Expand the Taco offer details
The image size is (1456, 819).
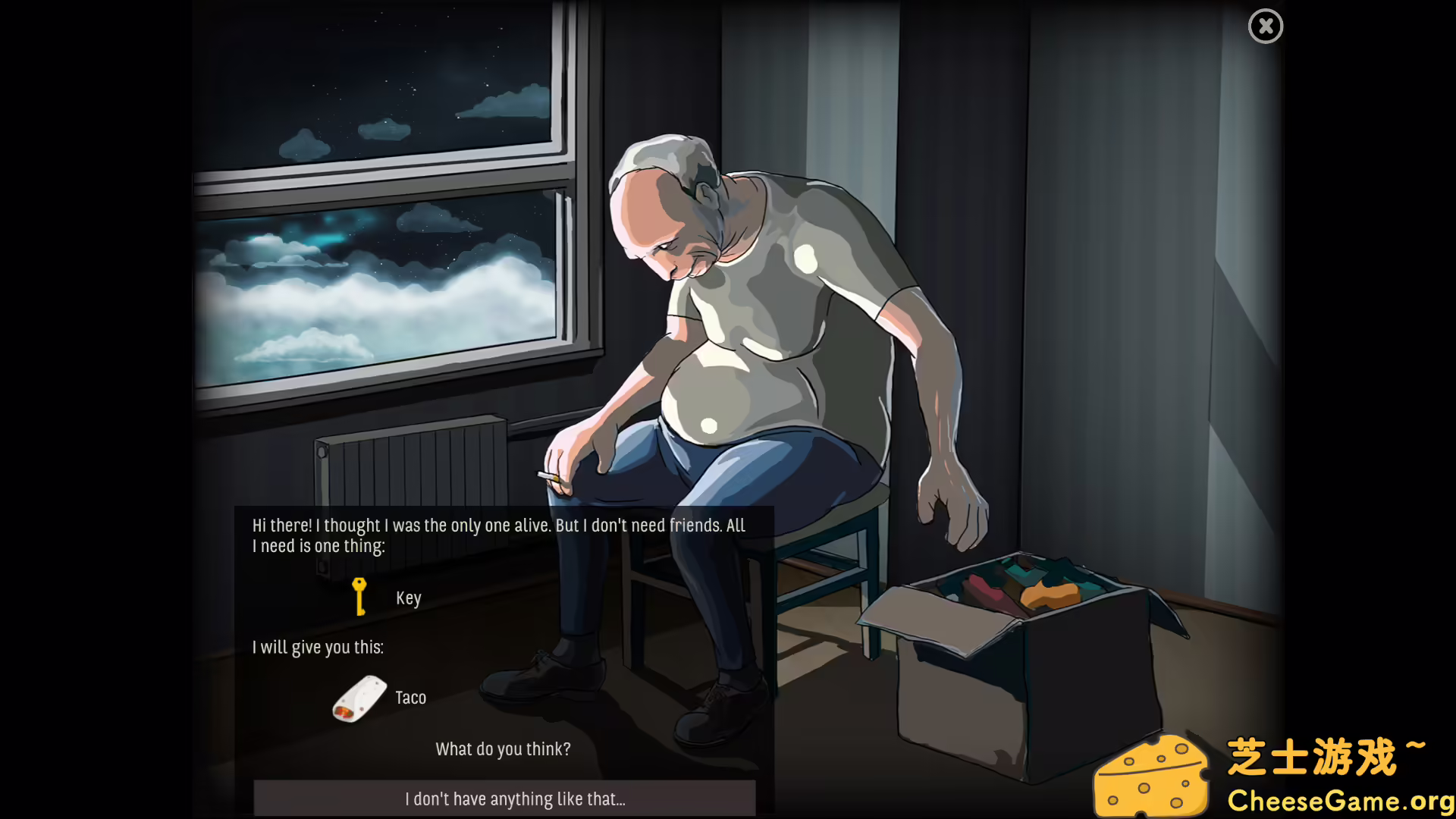[x=410, y=697]
